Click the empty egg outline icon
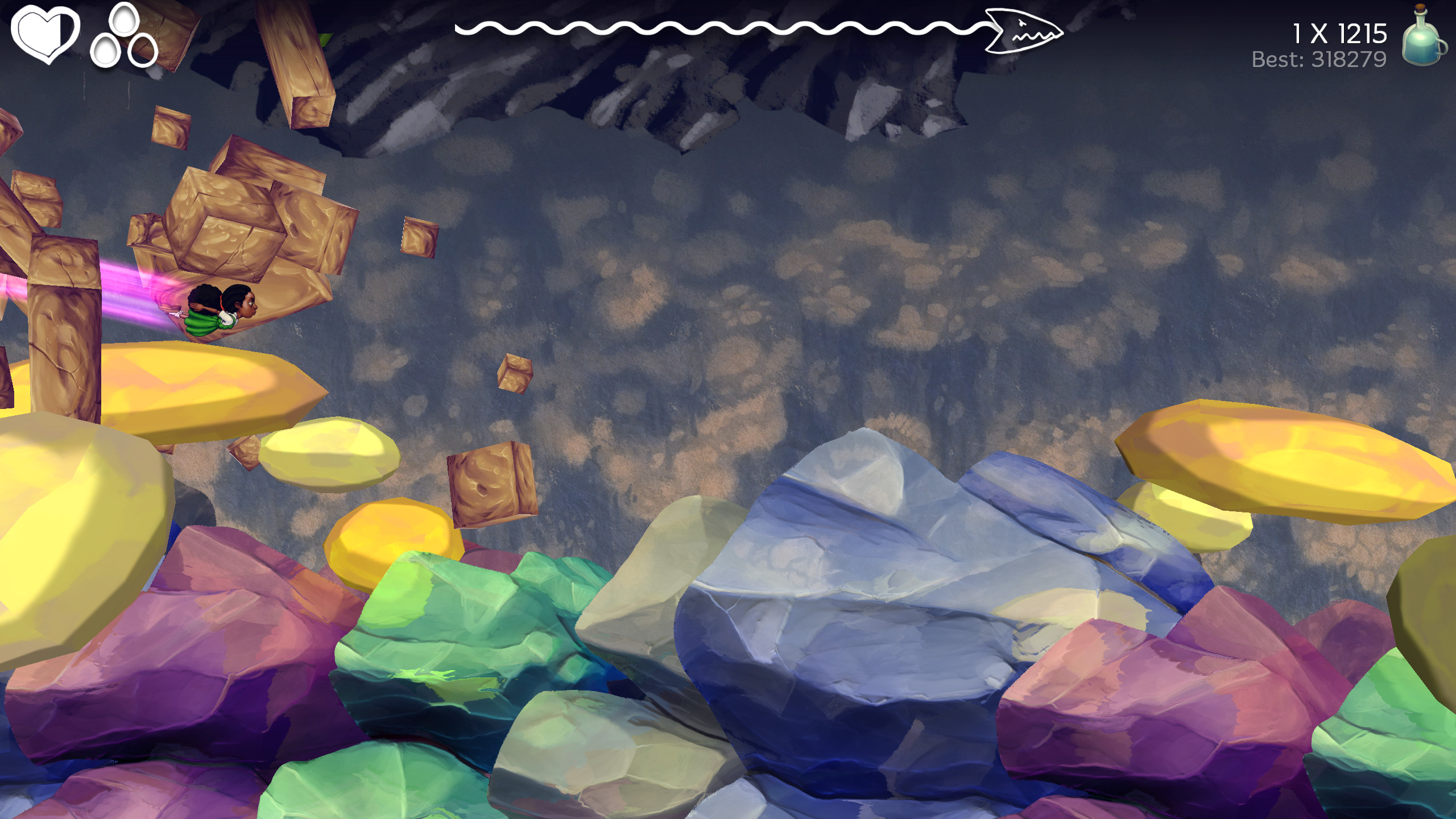Viewport: 1456px width, 819px height. click(144, 48)
